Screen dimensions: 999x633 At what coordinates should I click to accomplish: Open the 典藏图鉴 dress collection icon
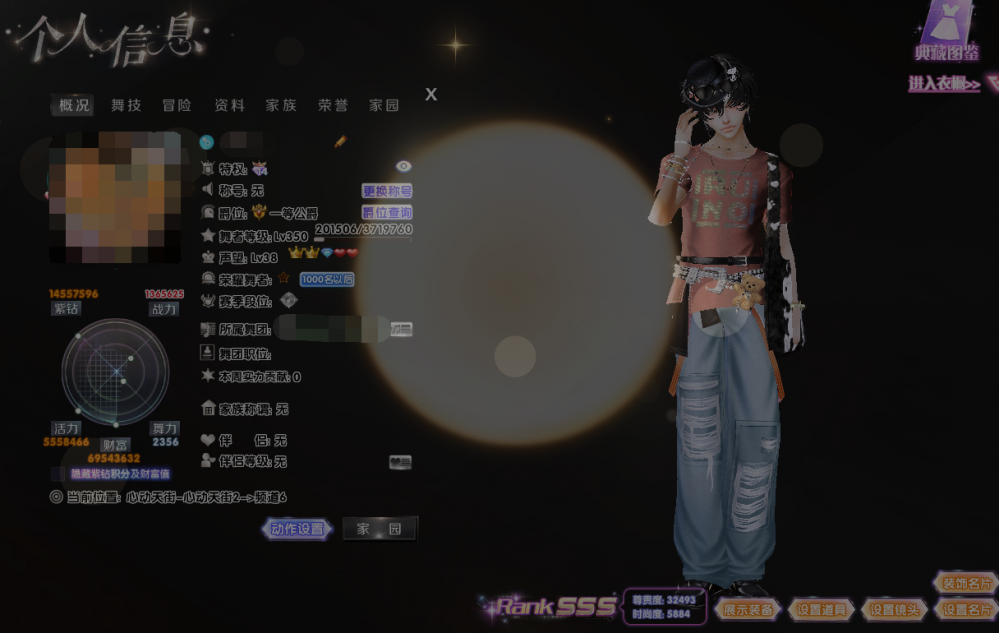tap(947, 30)
